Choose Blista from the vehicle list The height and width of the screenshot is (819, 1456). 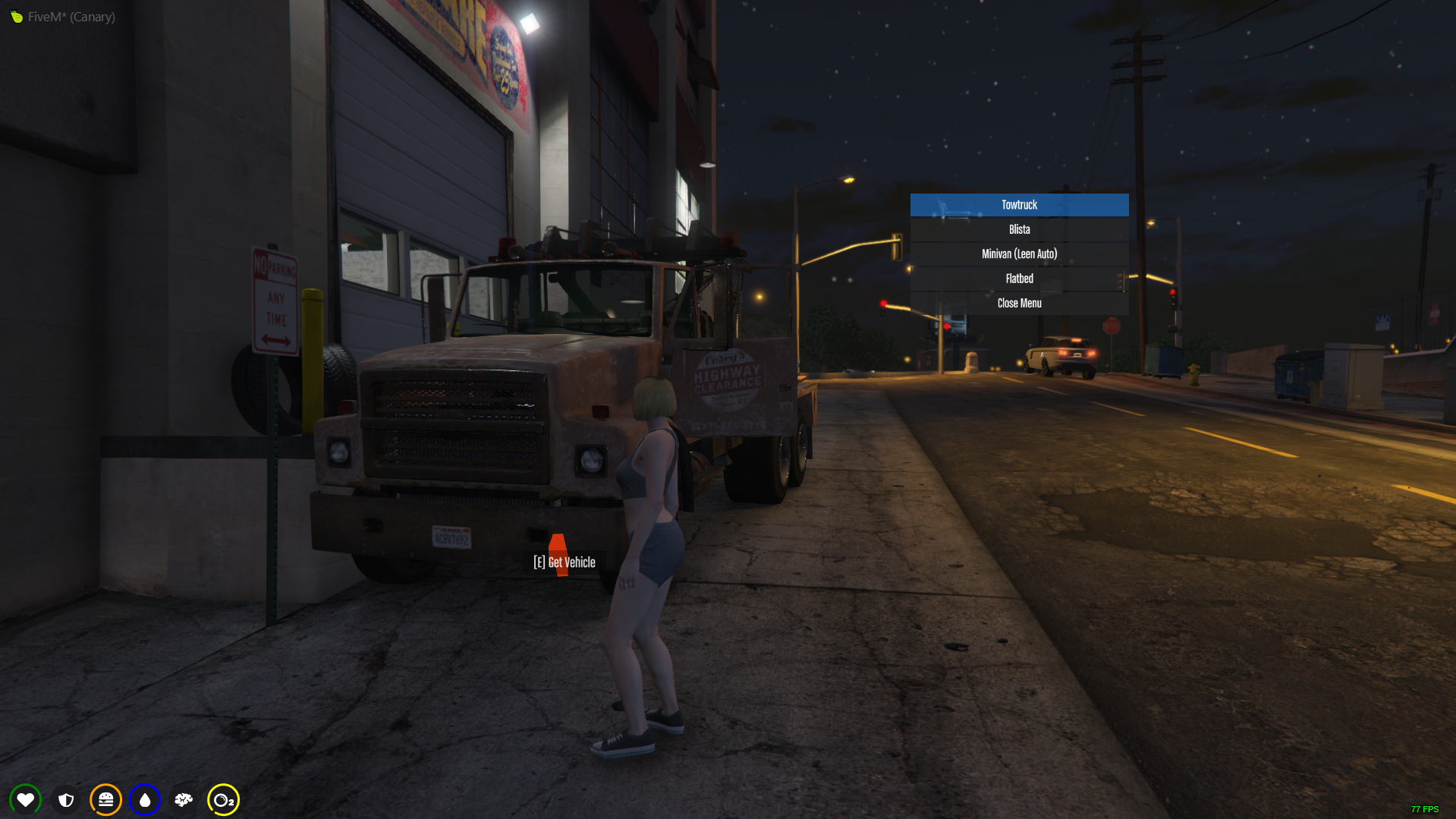click(1019, 229)
